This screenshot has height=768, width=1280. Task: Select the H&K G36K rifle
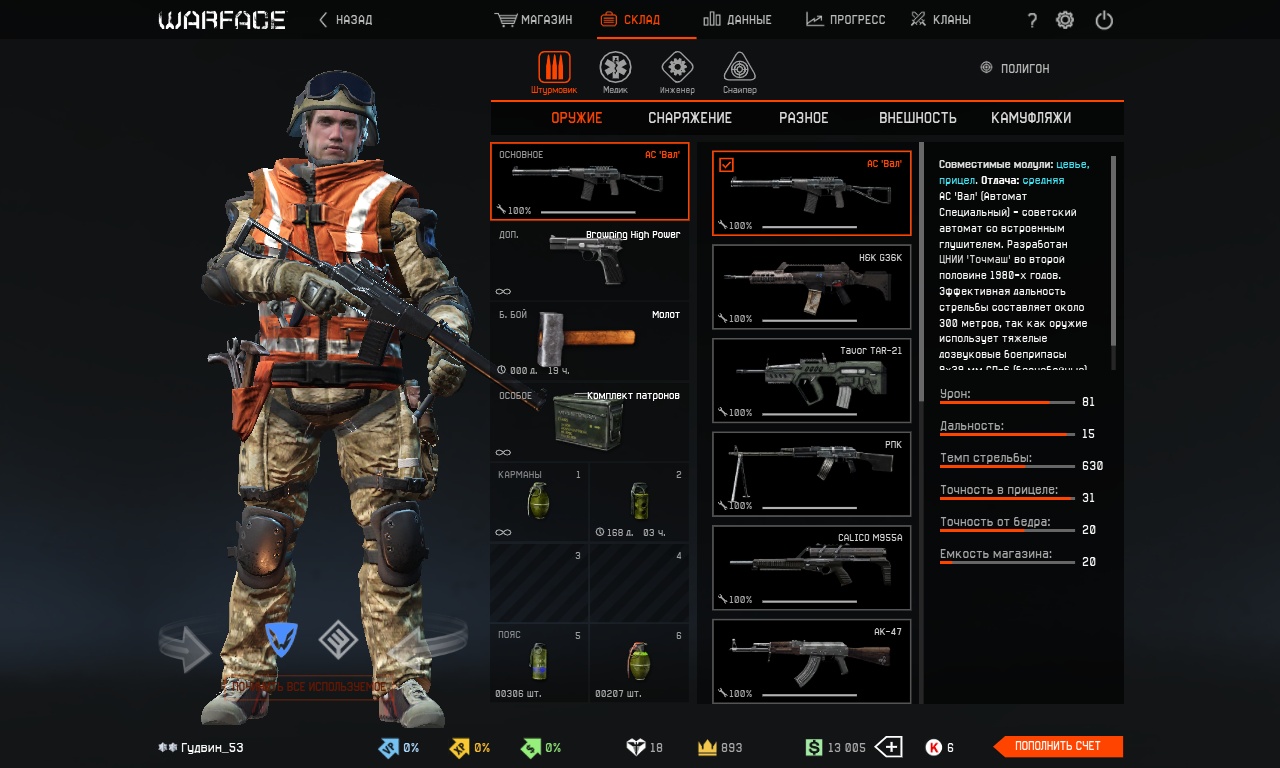pos(811,287)
